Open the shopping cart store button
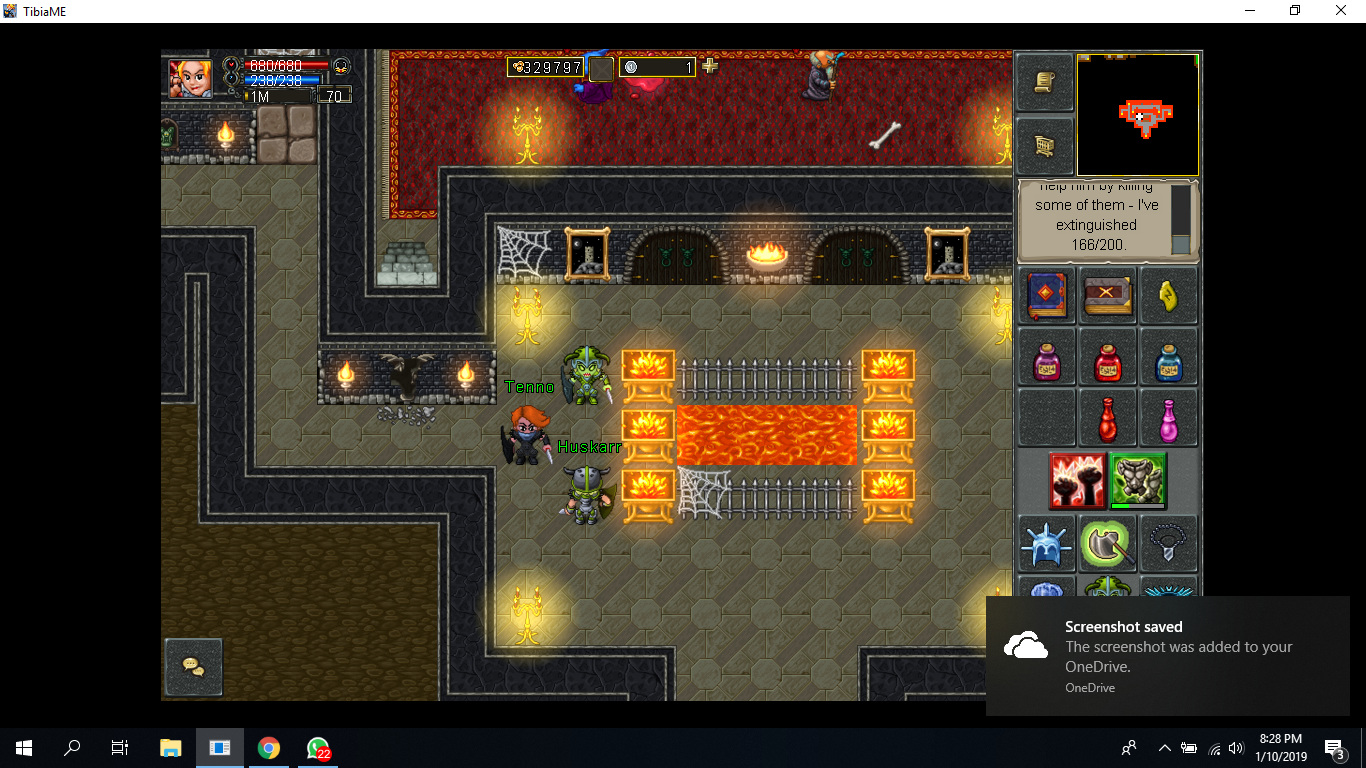 (x=1045, y=146)
